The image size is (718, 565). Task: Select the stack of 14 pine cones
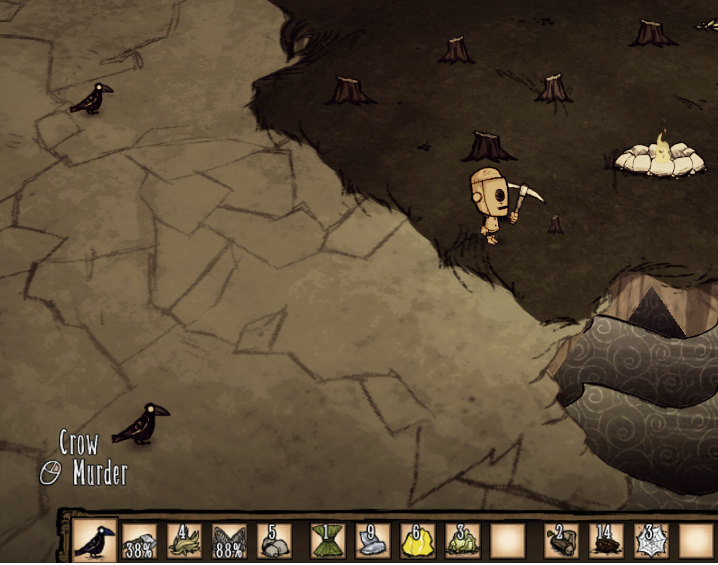606,541
